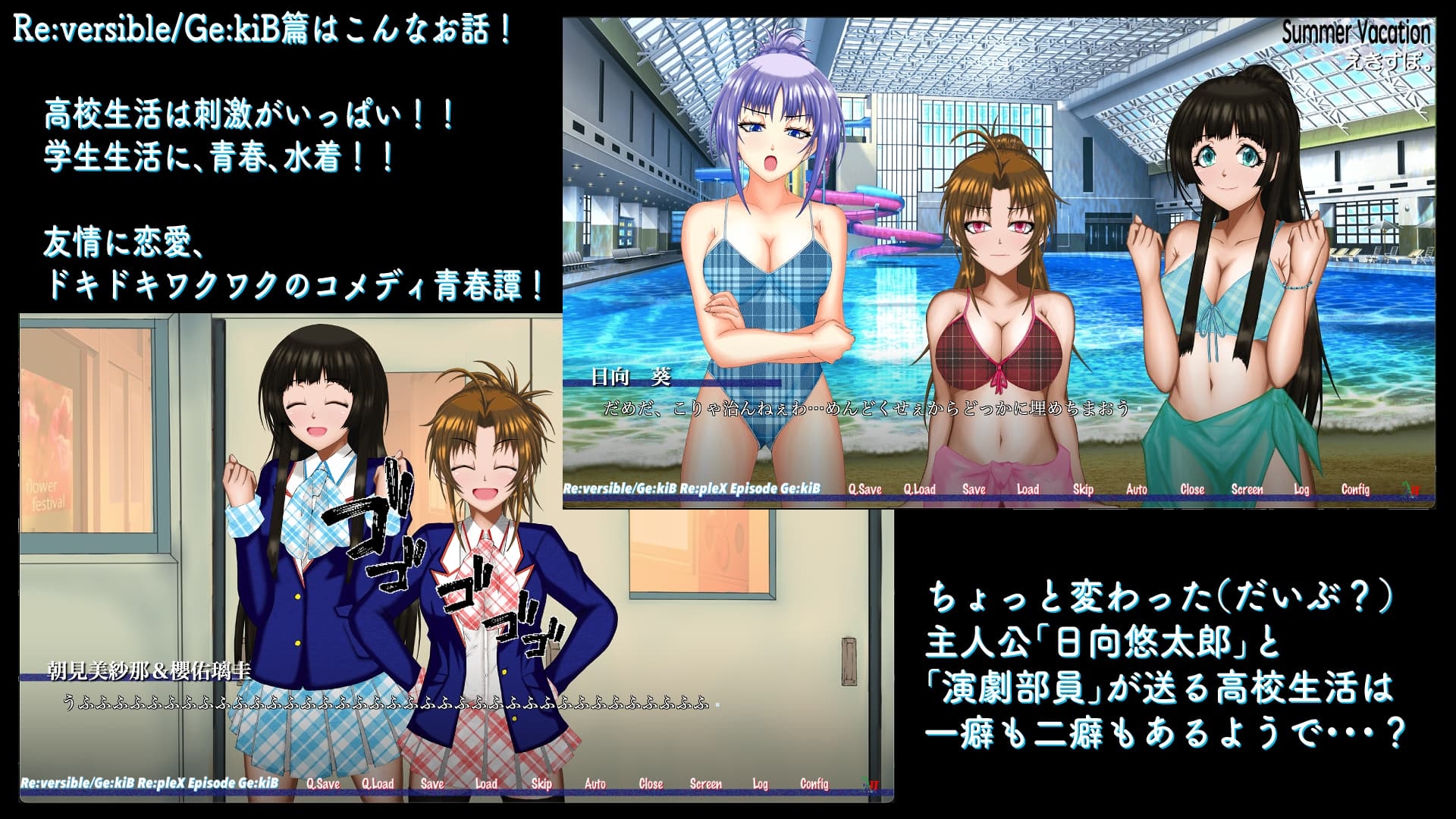Enable Auto mode in the pool scene
The image size is (1456, 819).
tap(1135, 490)
